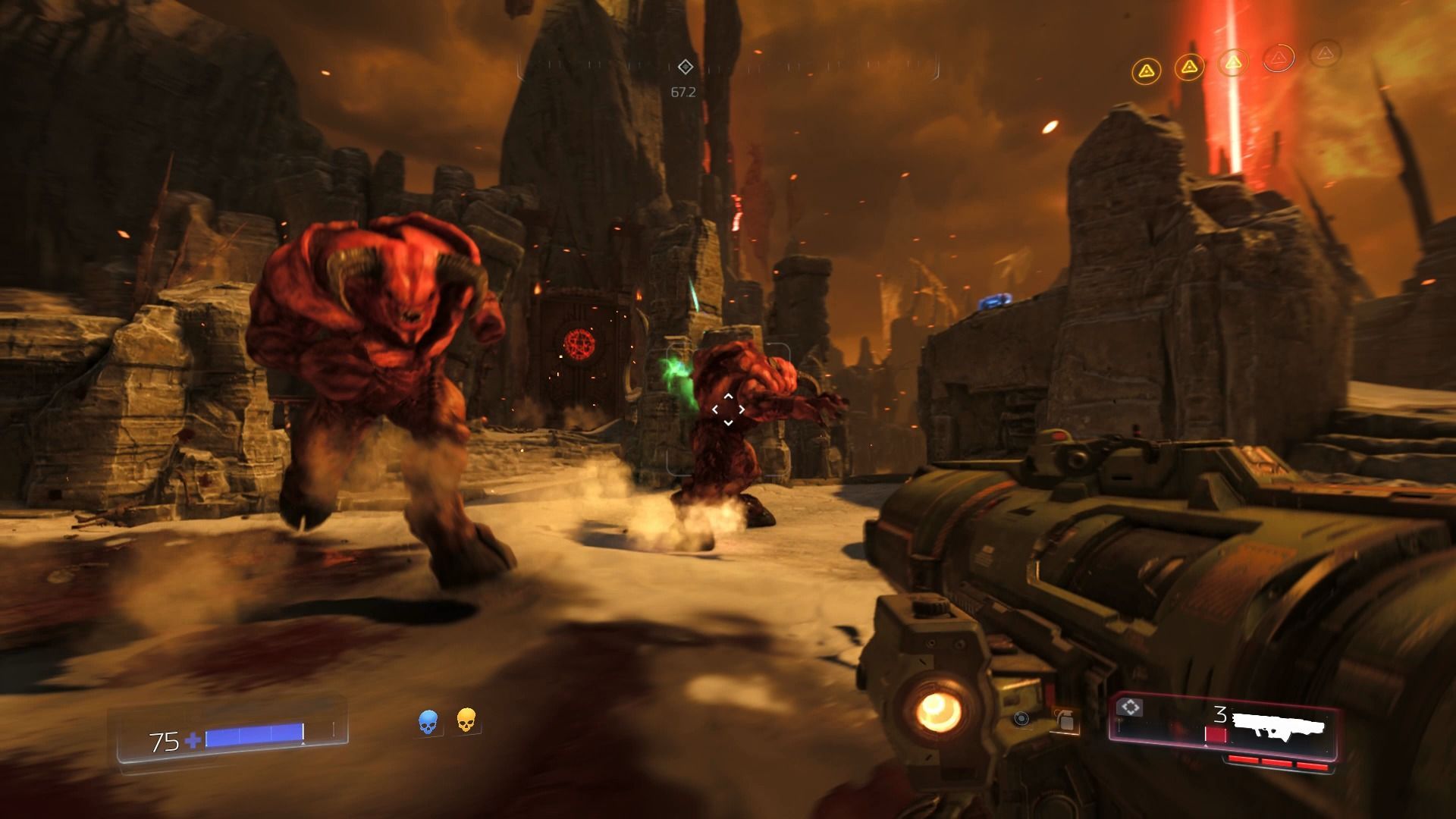Click the blue skull key icon
This screenshot has height=819, width=1456.
428,722
